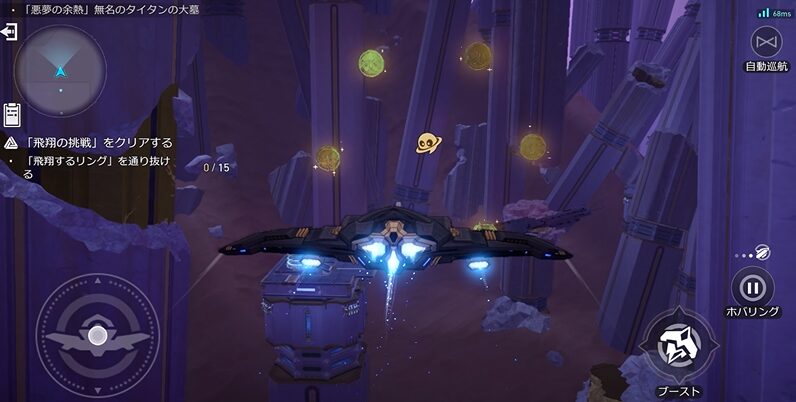Tap the exit door icon
This screenshot has width=796, height=402.
point(9,32)
